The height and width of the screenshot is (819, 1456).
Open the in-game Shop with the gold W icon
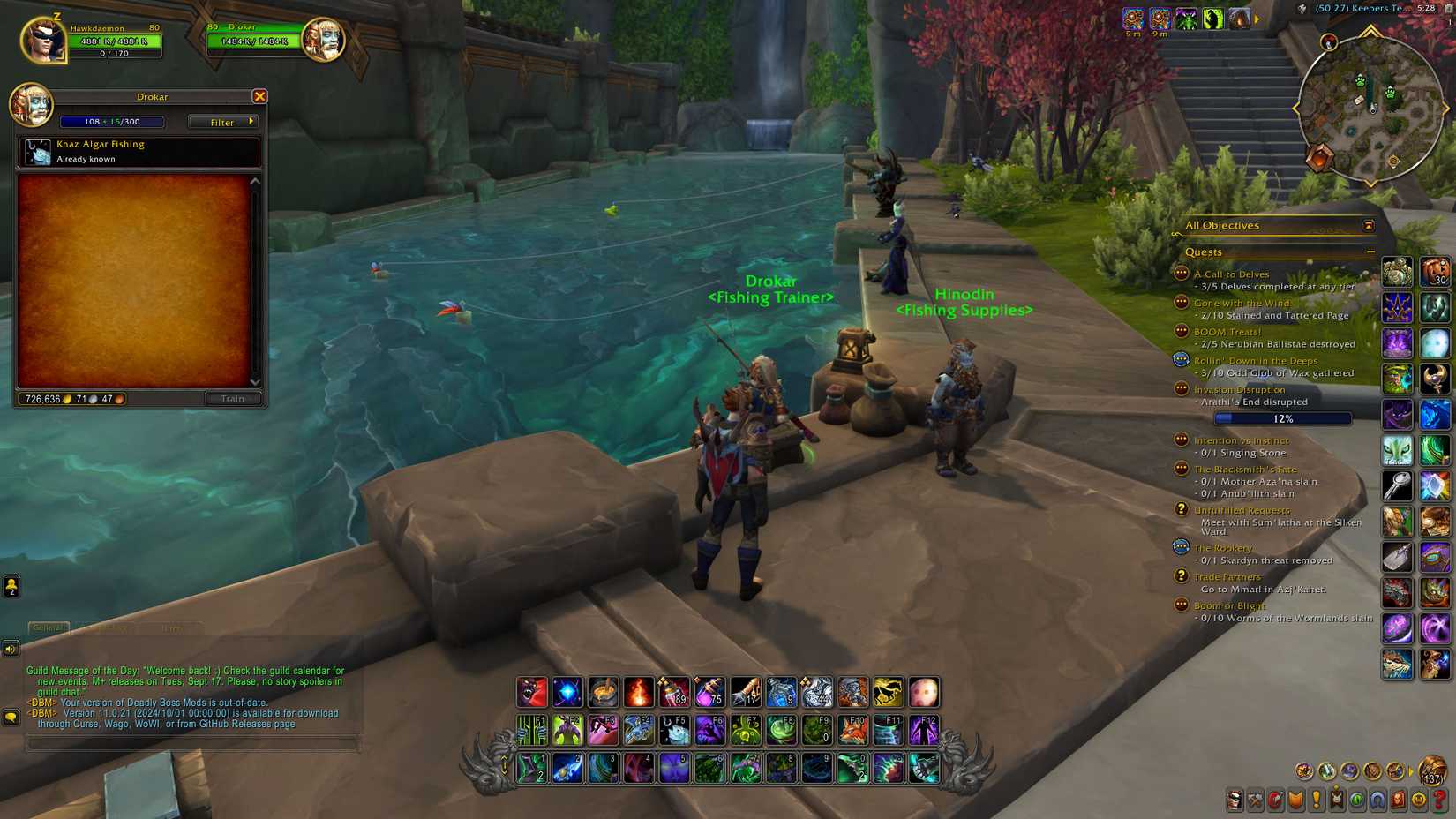(1418, 801)
